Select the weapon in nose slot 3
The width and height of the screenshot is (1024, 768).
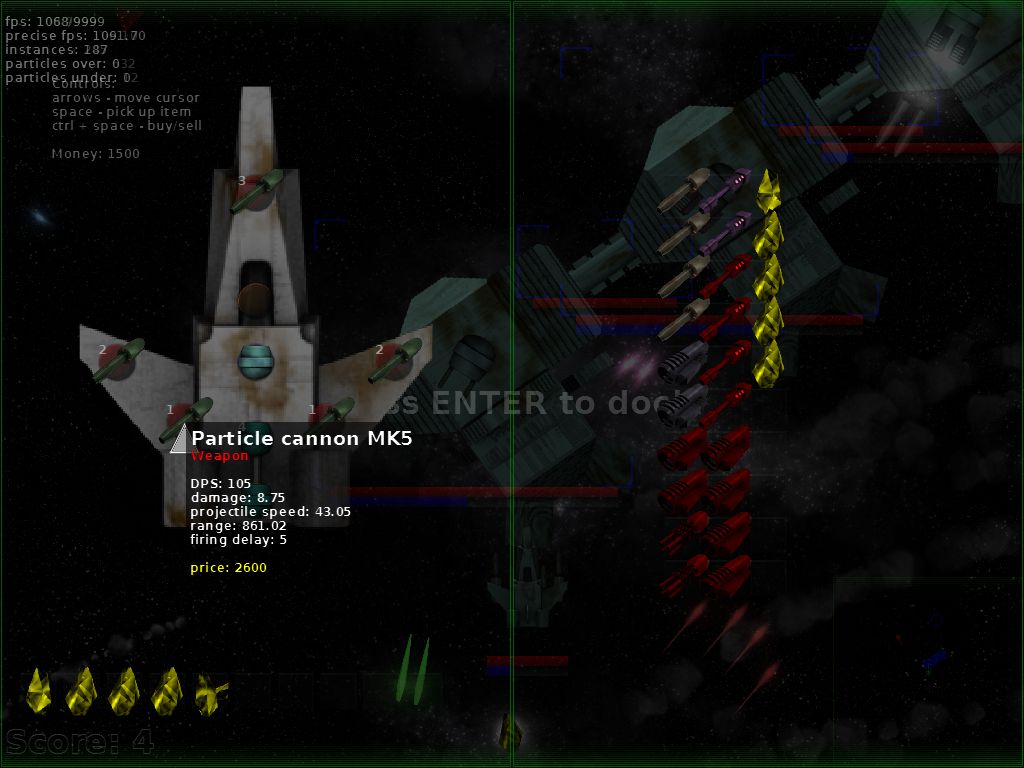tap(256, 191)
